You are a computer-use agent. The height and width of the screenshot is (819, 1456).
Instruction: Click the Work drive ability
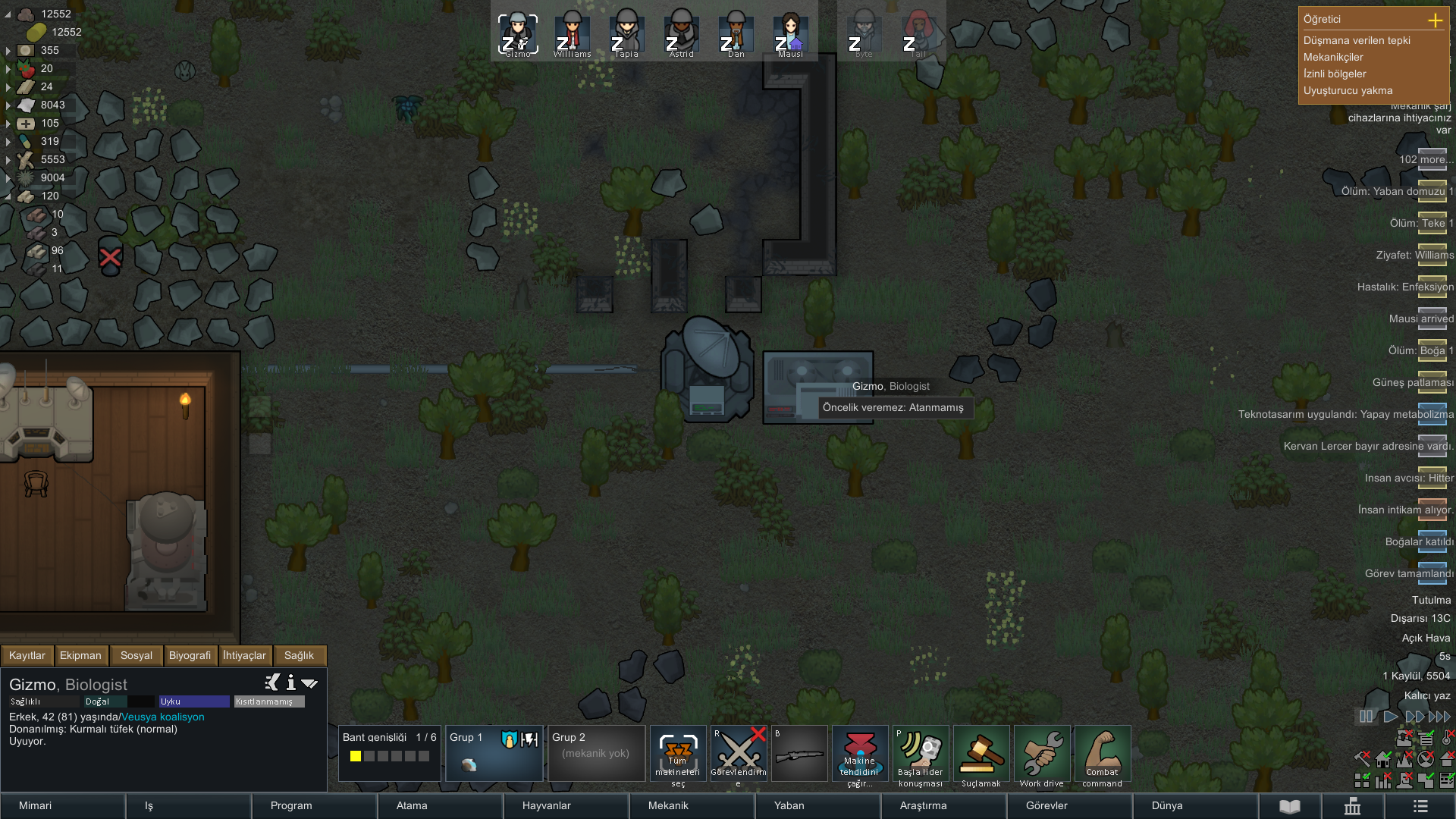click(1042, 756)
